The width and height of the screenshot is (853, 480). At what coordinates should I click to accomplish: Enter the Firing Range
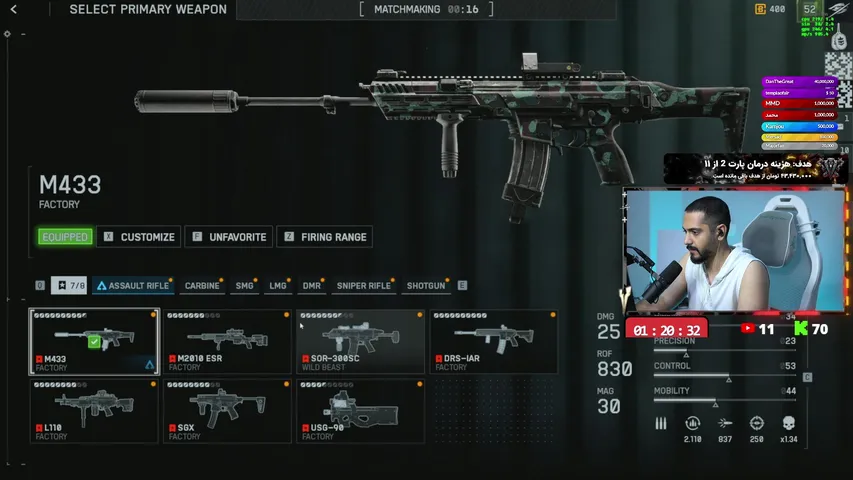(324, 237)
